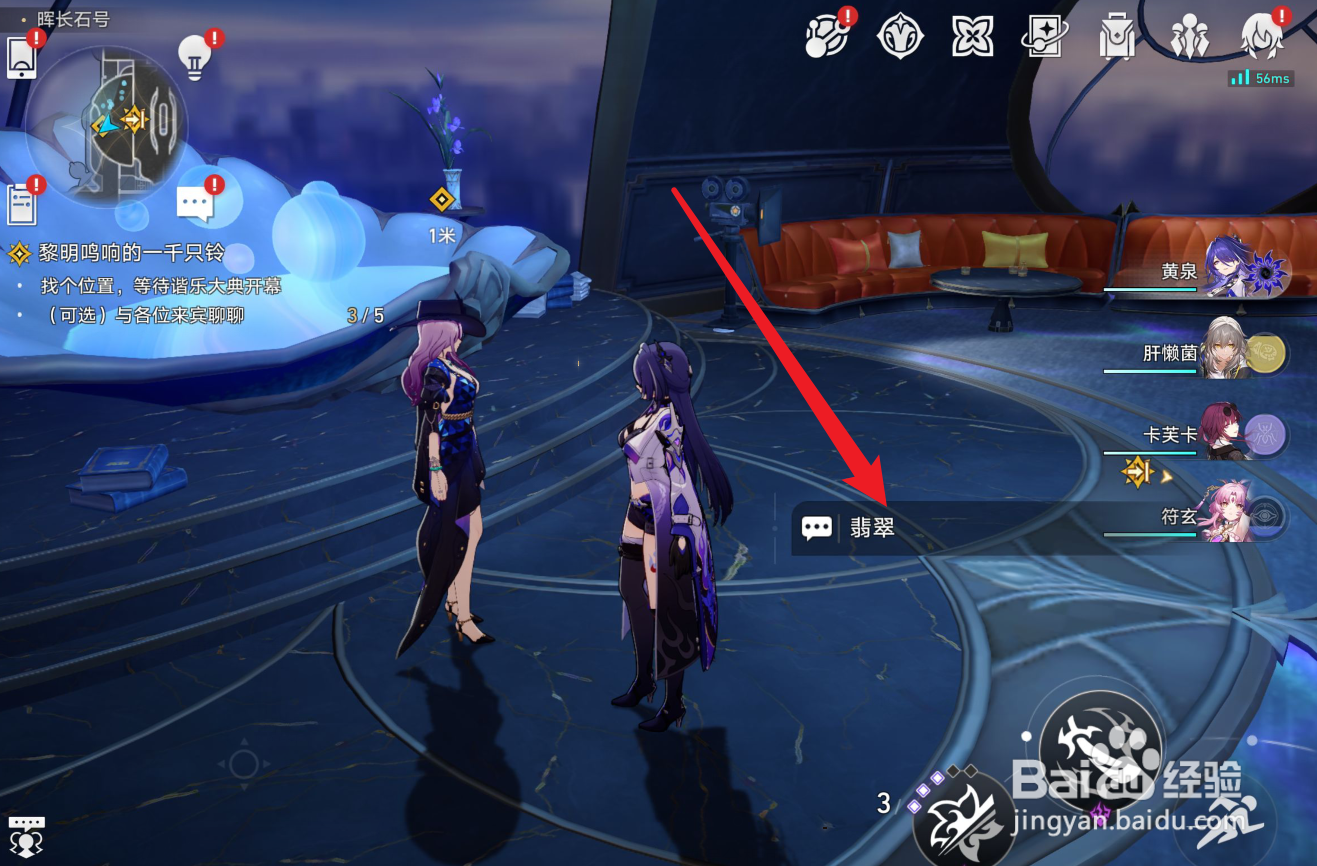Open the main menu via the top-right avatar
Image resolution: width=1317 pixels, height=866 pixels.
[x=1261, y=37]
